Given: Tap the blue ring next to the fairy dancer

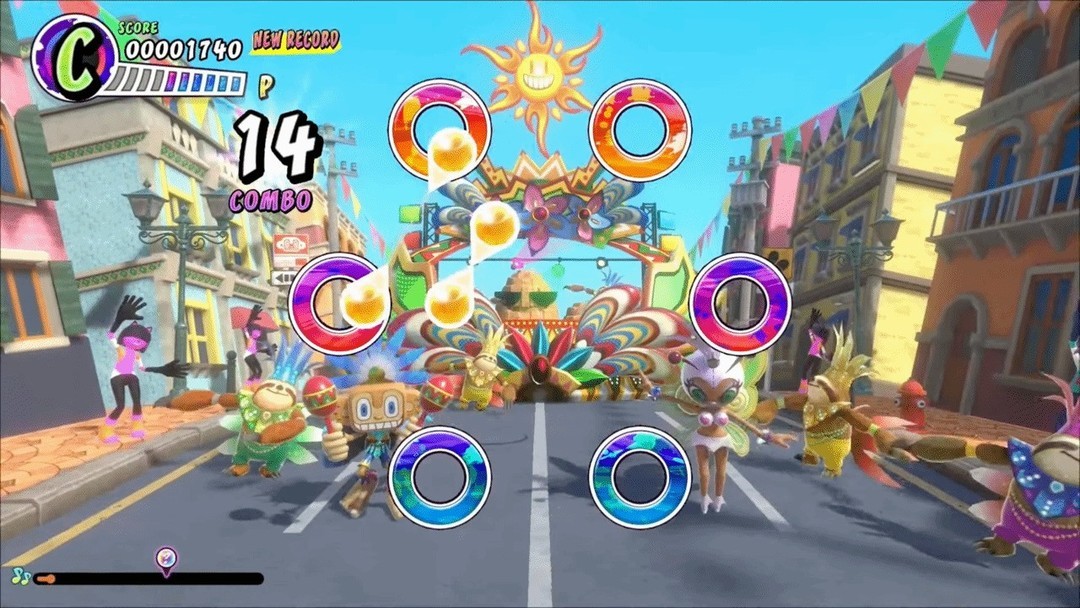Looking at the screenshot, I should tap(640, 476).
